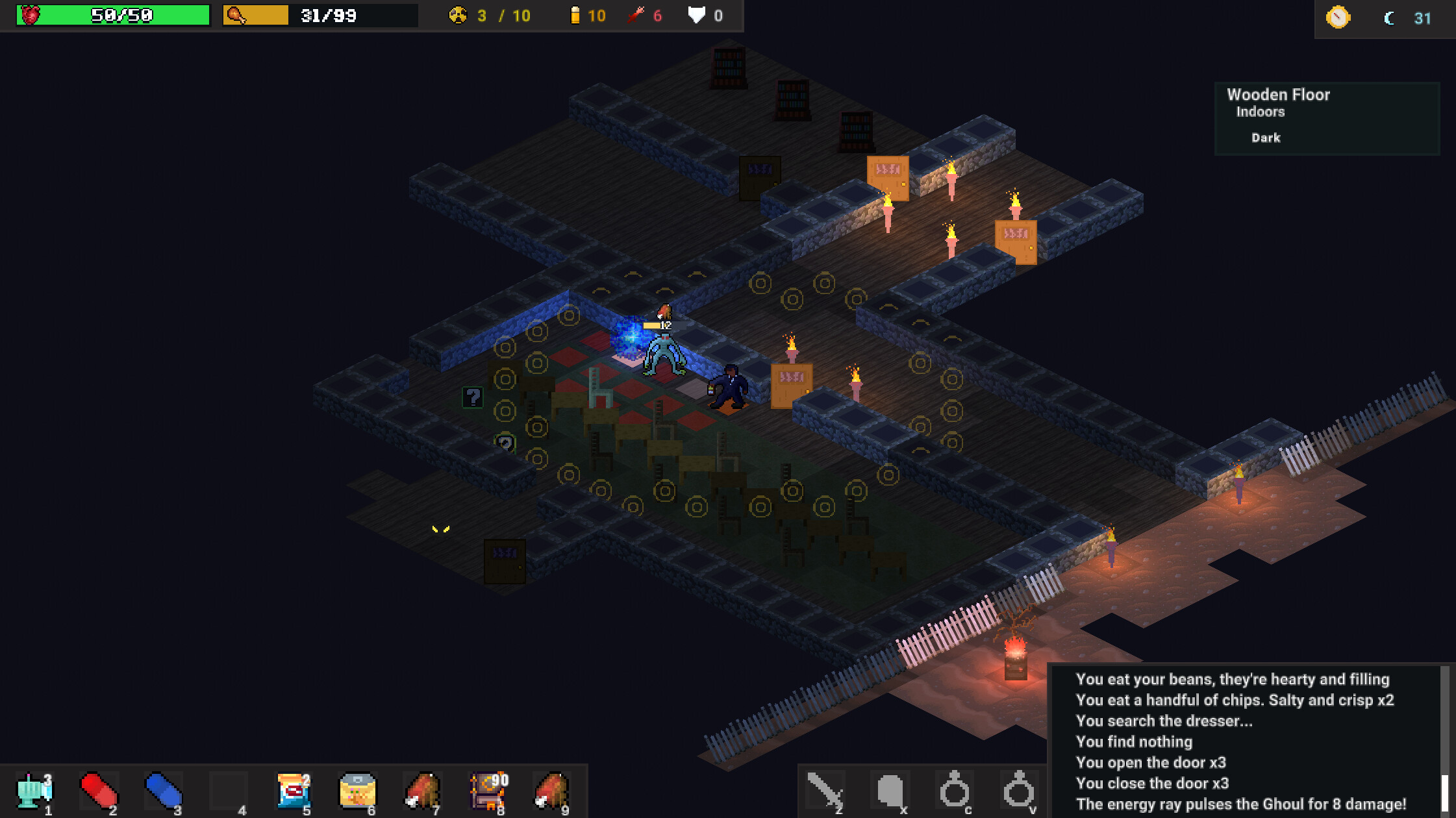This screenshot has width=1456, height=818.
Task: Use the blue pill in hotbar slot 3
Action: (x=163, y=791)
